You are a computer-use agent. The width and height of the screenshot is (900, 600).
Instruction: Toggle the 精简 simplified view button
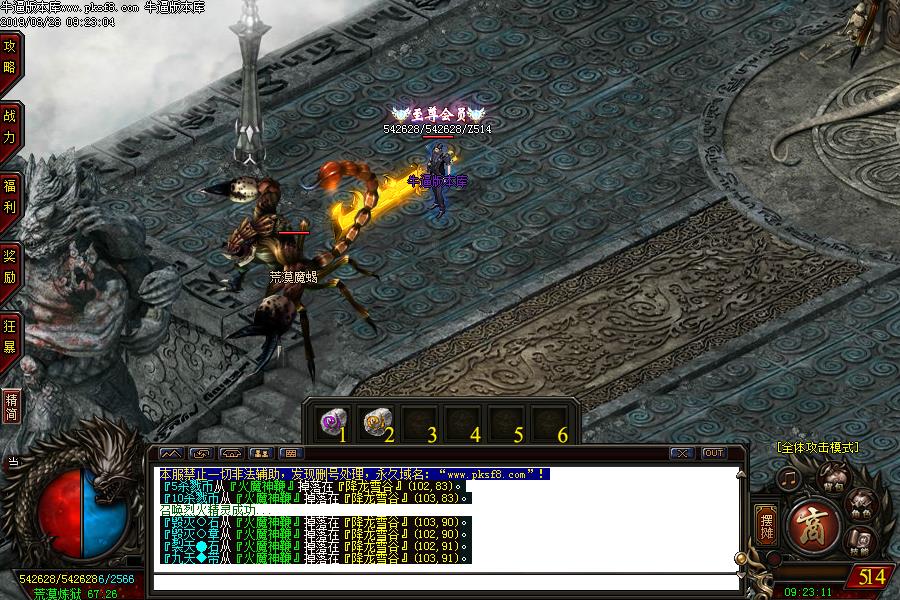click(11, 406)
